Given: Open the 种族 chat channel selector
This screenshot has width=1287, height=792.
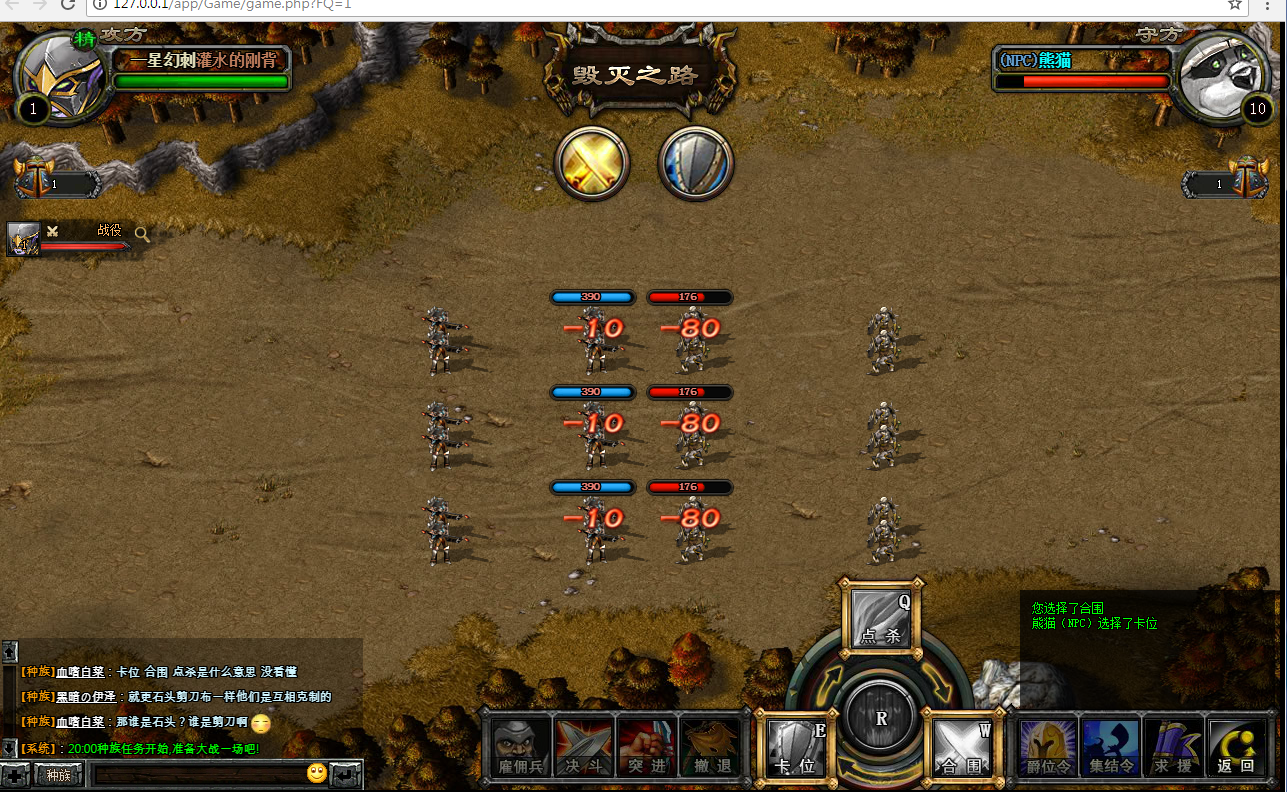Looking at the screenshot, I should [56, 775].
